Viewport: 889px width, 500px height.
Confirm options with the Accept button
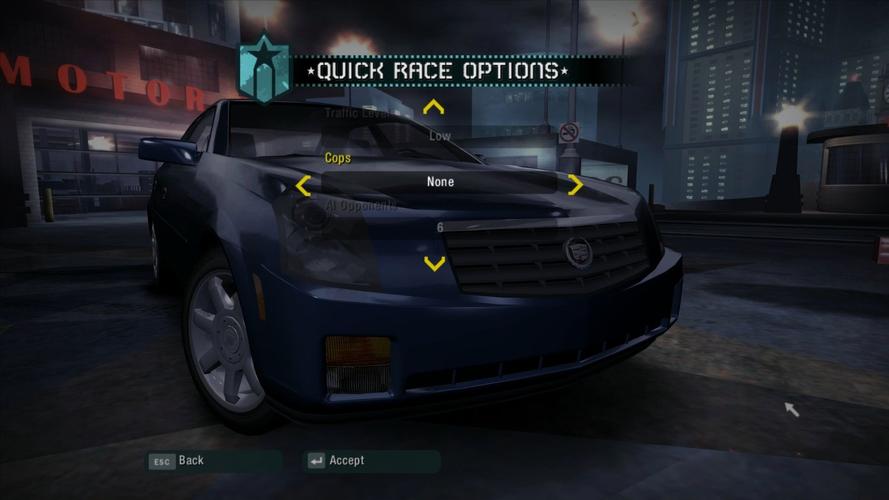click(336, 461)
